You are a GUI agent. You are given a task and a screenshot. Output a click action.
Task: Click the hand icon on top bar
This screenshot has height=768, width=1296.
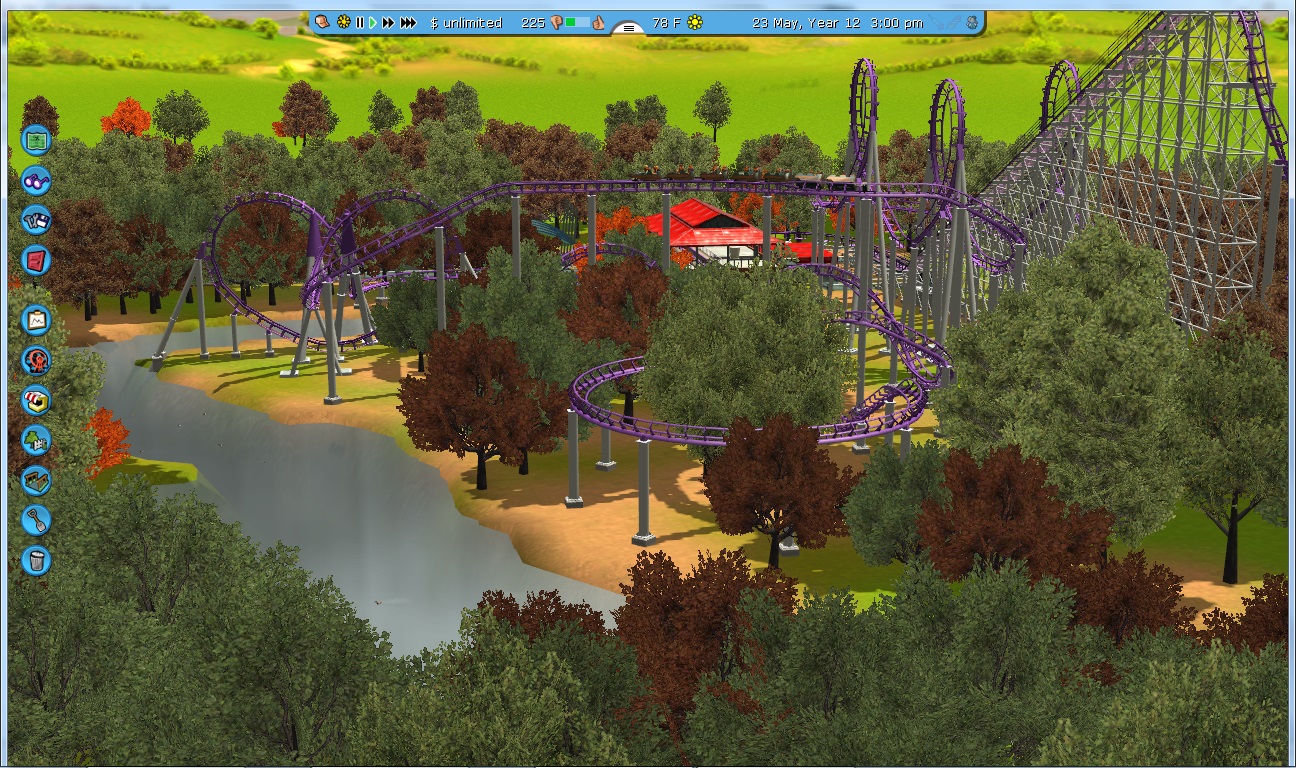(x=322, y=22)
